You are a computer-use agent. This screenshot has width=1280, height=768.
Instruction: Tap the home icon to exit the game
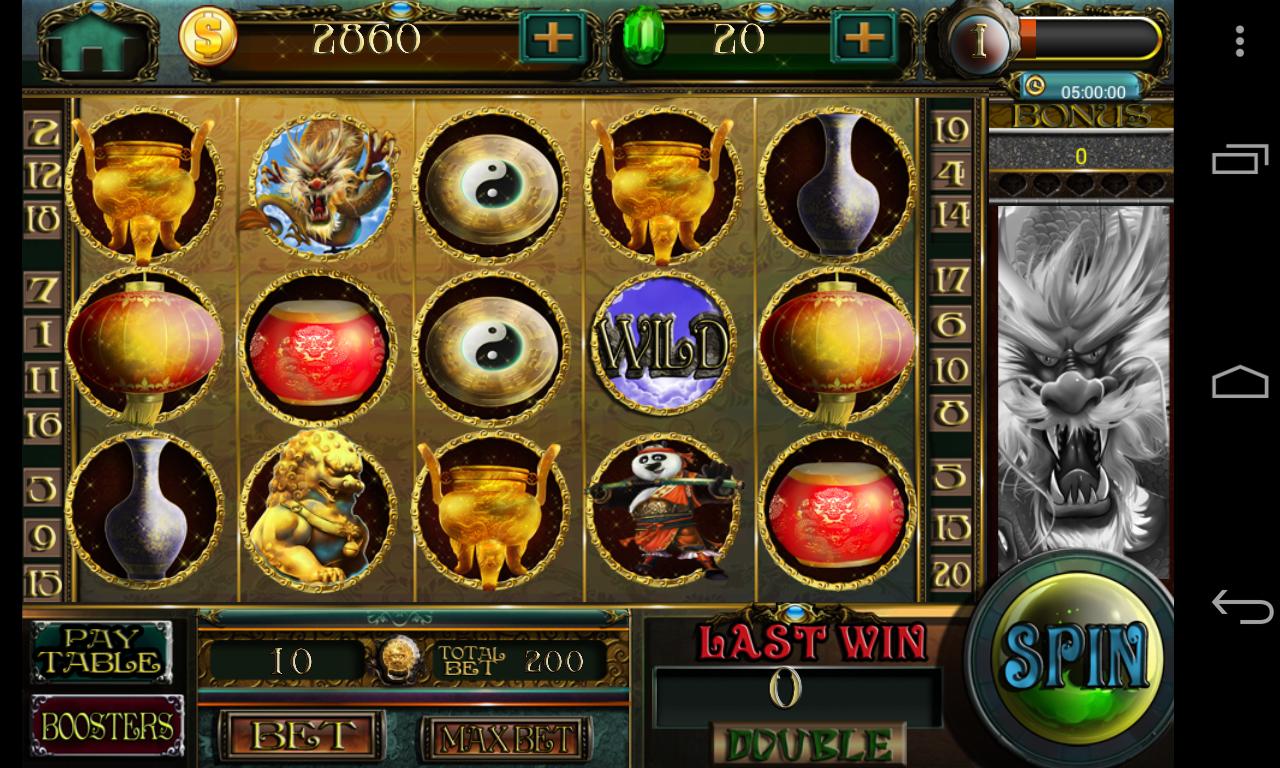click(x=95, y=40)
